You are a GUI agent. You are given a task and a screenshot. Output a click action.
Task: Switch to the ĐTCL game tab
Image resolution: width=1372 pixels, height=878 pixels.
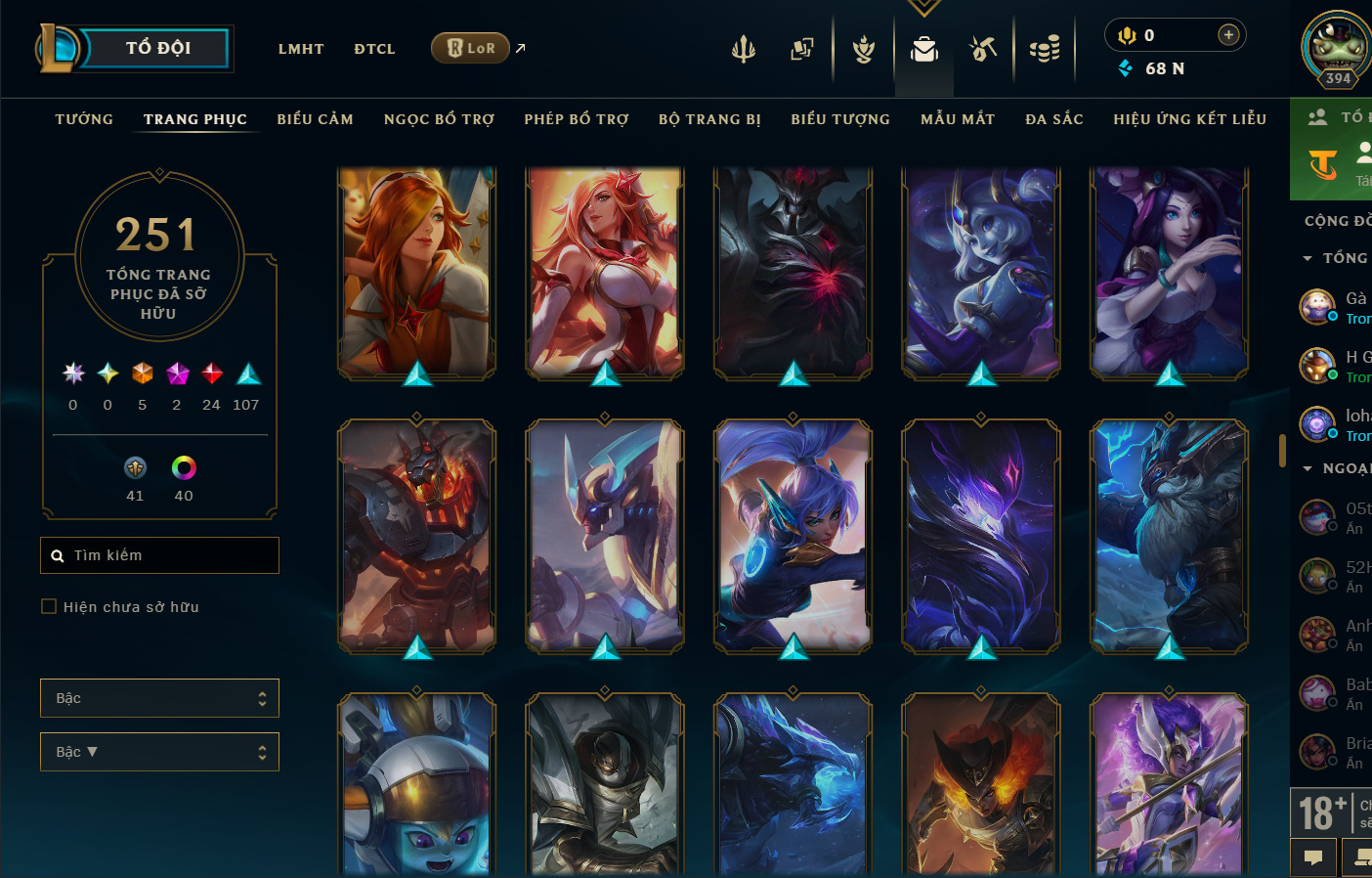pos(374,49)
